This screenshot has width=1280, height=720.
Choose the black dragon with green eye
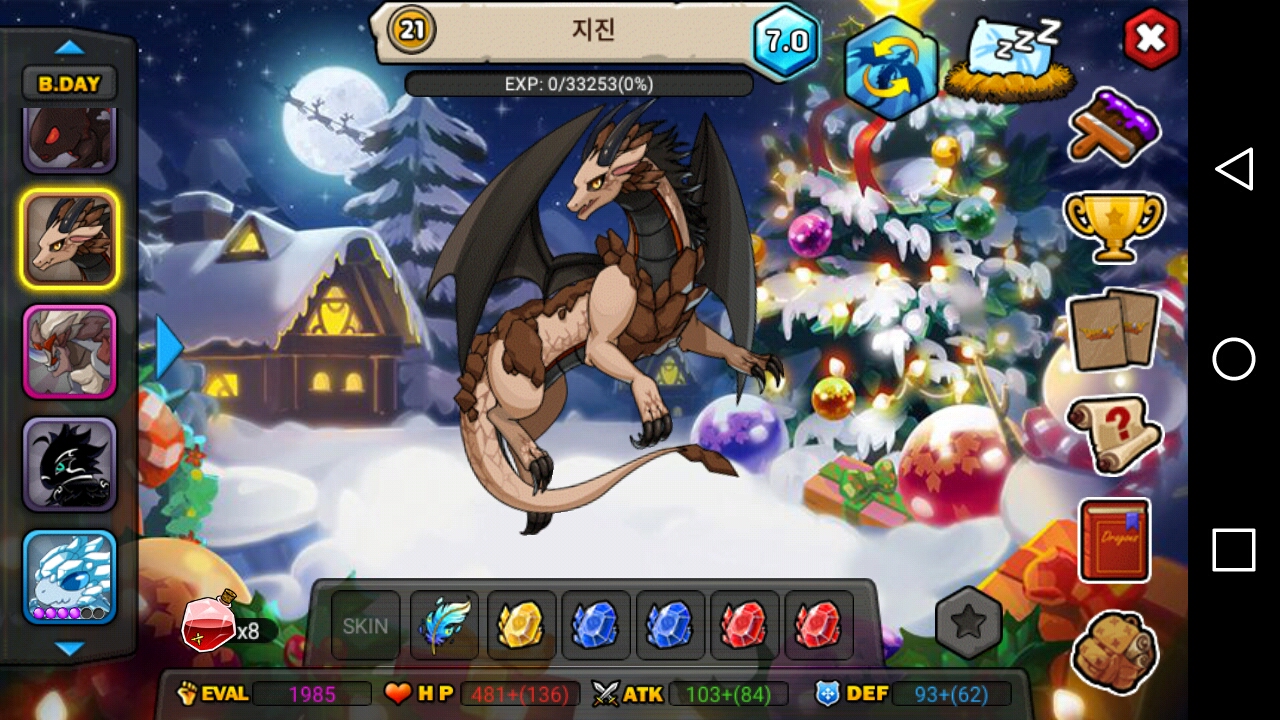pyautogui.click(x=70, y=464)
